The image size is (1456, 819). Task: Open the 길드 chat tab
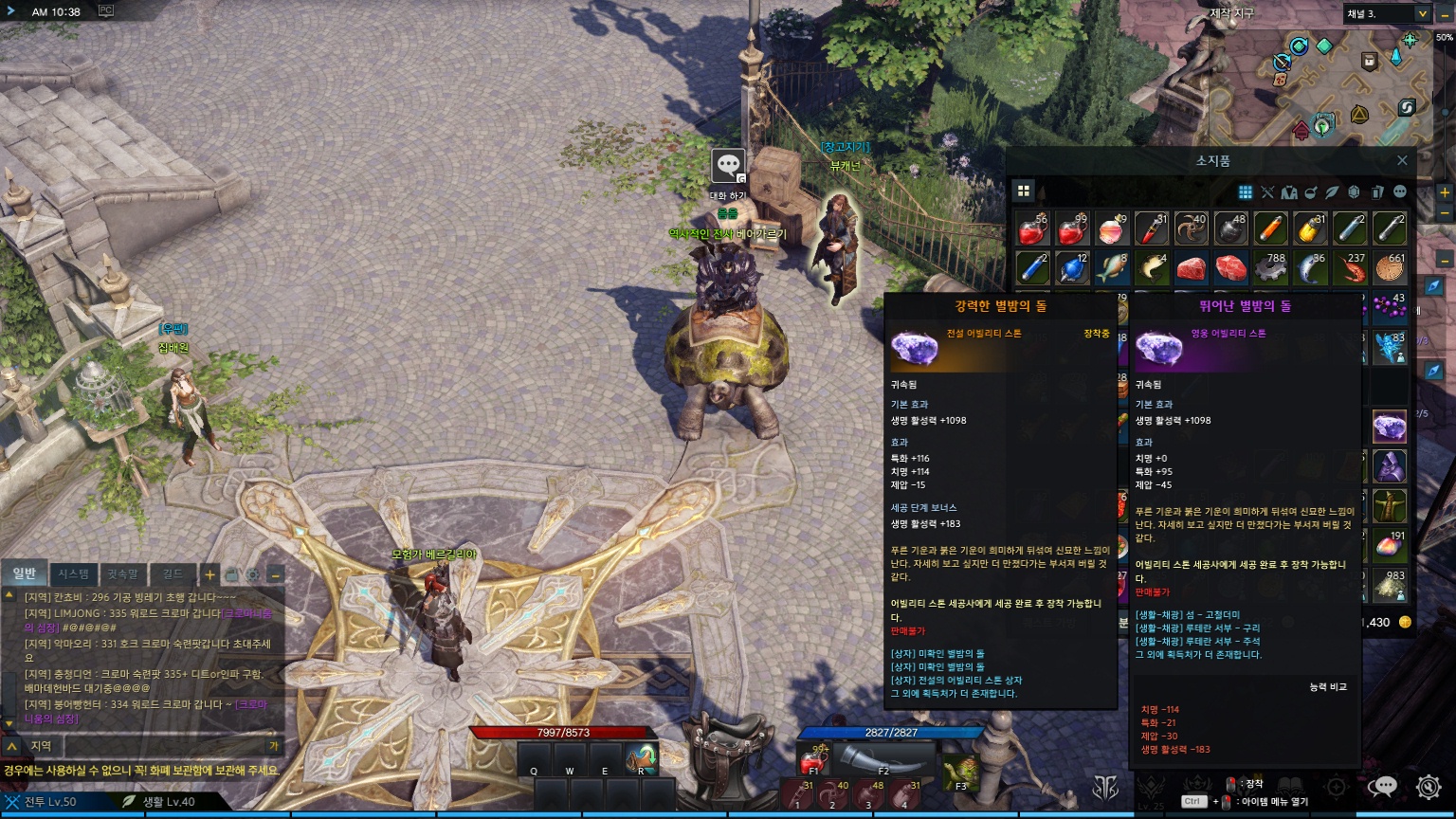pos(172,574)
